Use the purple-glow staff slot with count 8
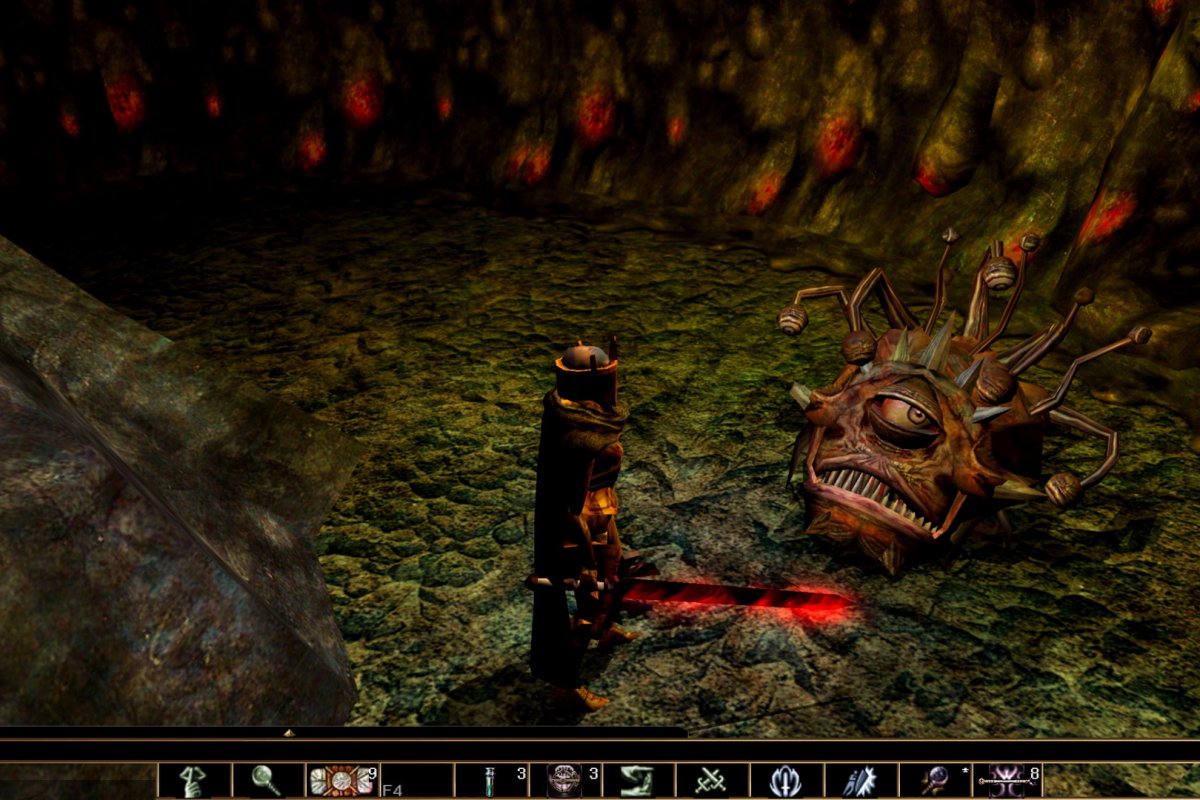This screenshot has height=800, width=1200. pyautogui.click(x=1008, y=781)
